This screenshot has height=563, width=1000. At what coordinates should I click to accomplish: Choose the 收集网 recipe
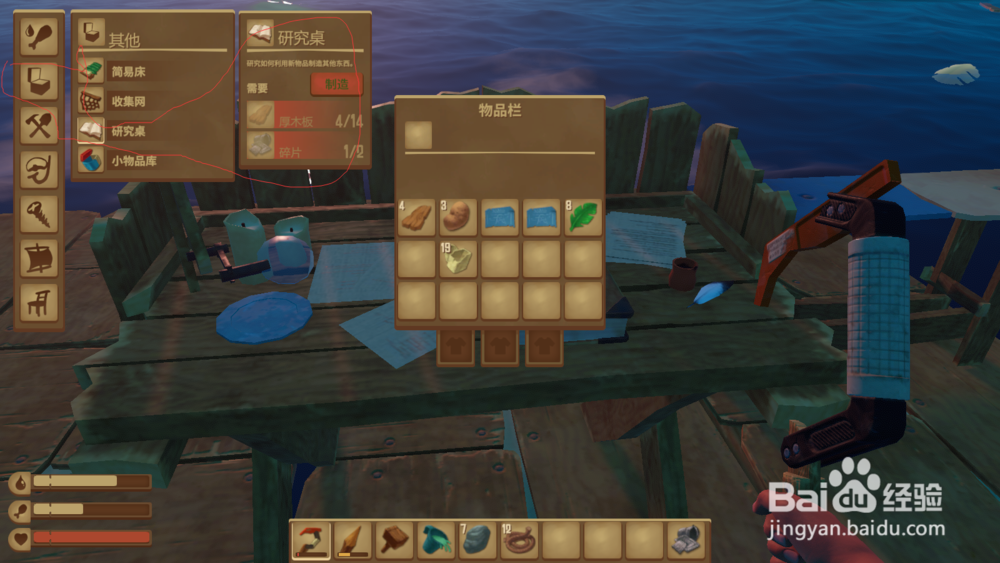pos(129,101)
